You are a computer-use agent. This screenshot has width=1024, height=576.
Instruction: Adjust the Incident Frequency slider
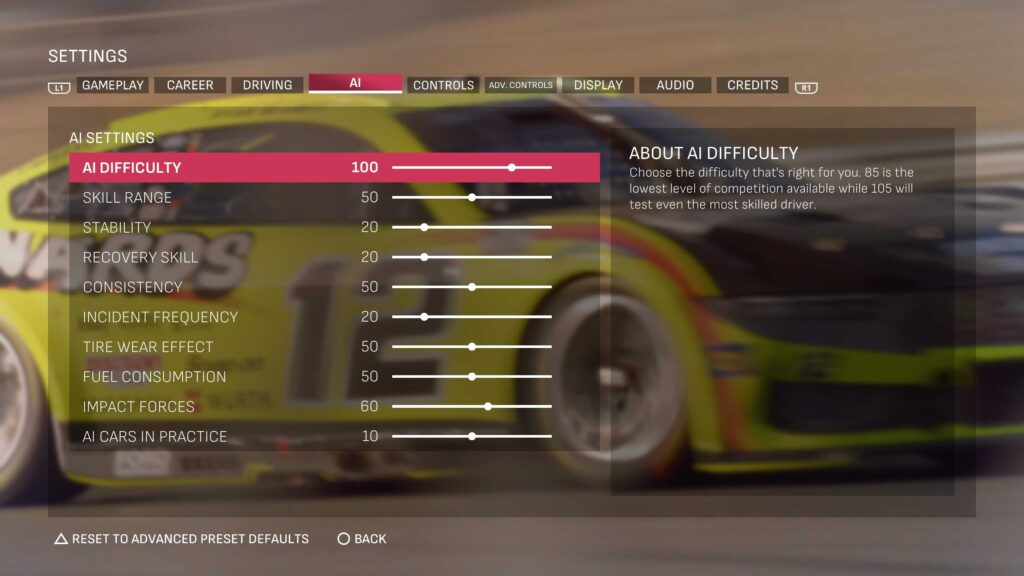tap(424, 317)
